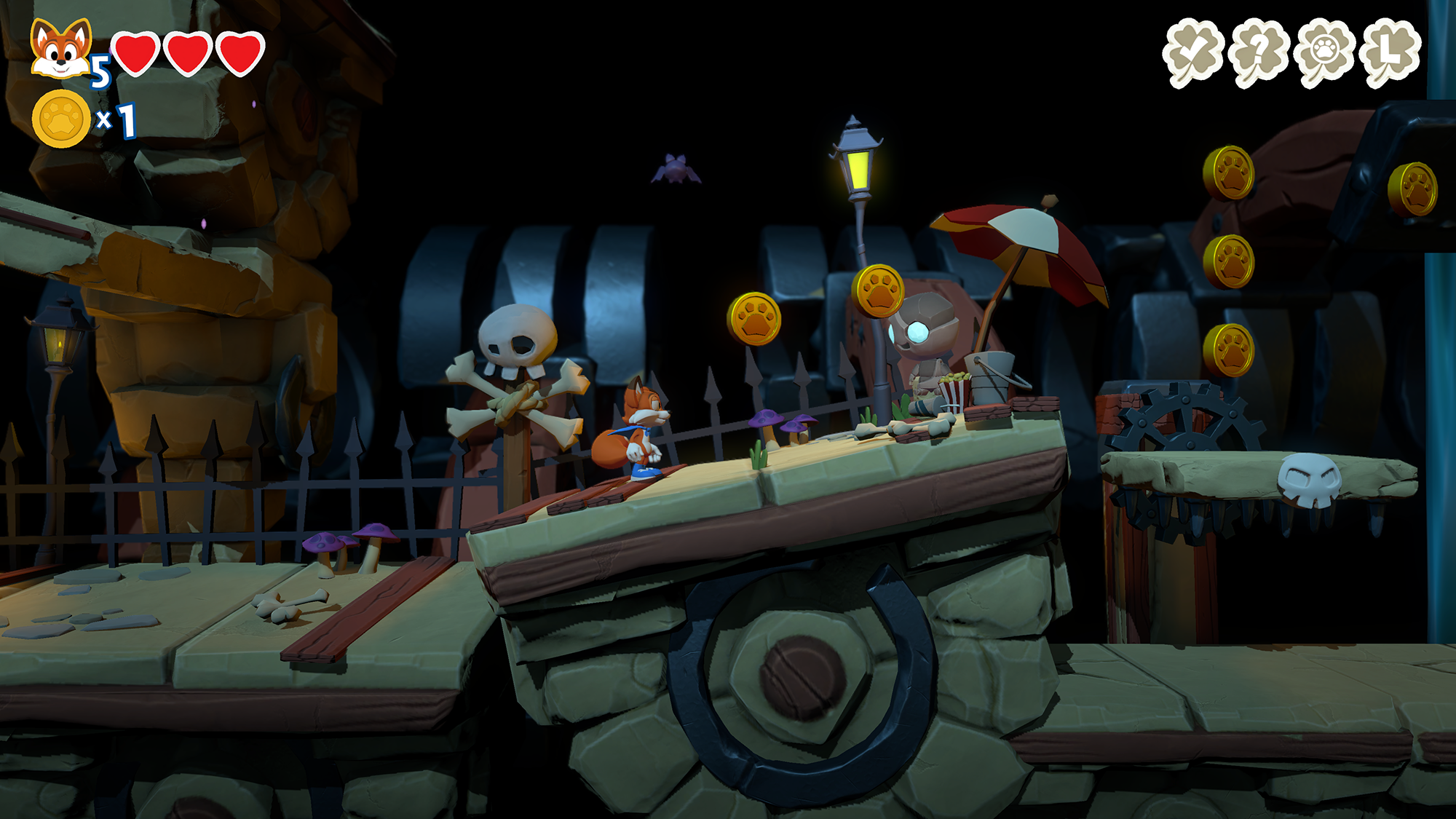
Task: Click the checkmark clover objective icon
Action: click(1192, 52)
